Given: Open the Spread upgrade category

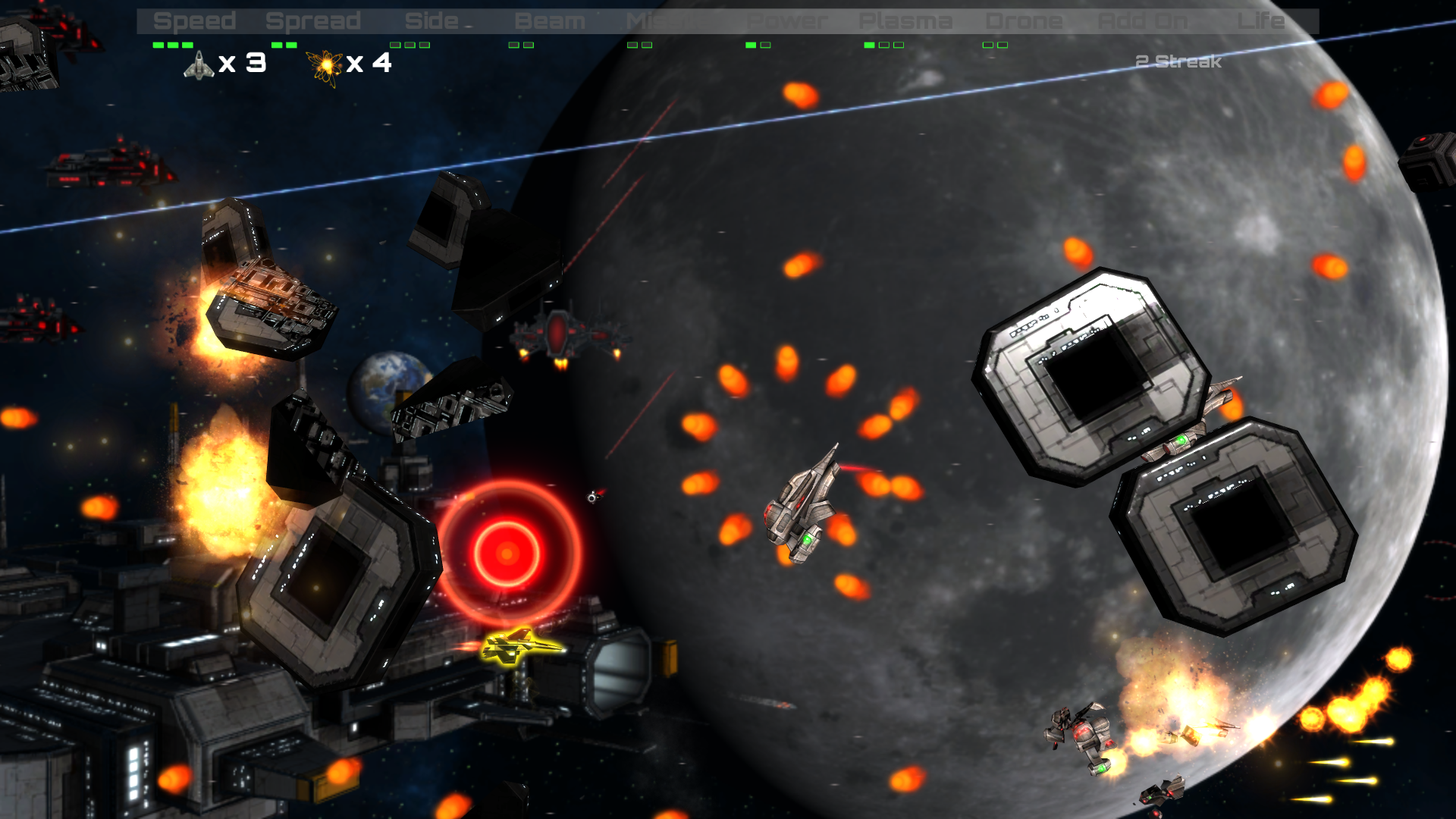Looking at the screenshot, I should click(312, 20).
